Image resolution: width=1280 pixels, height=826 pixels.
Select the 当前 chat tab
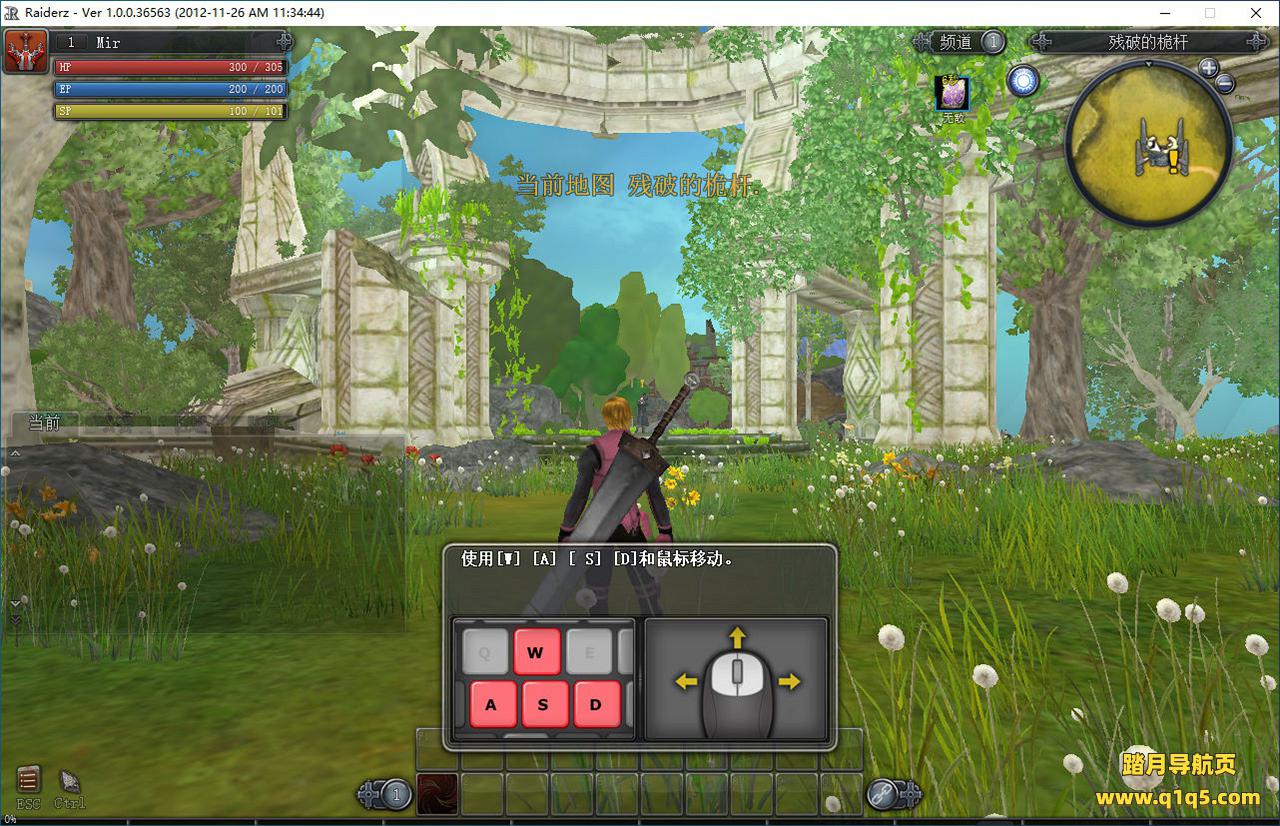pos(44,423)
